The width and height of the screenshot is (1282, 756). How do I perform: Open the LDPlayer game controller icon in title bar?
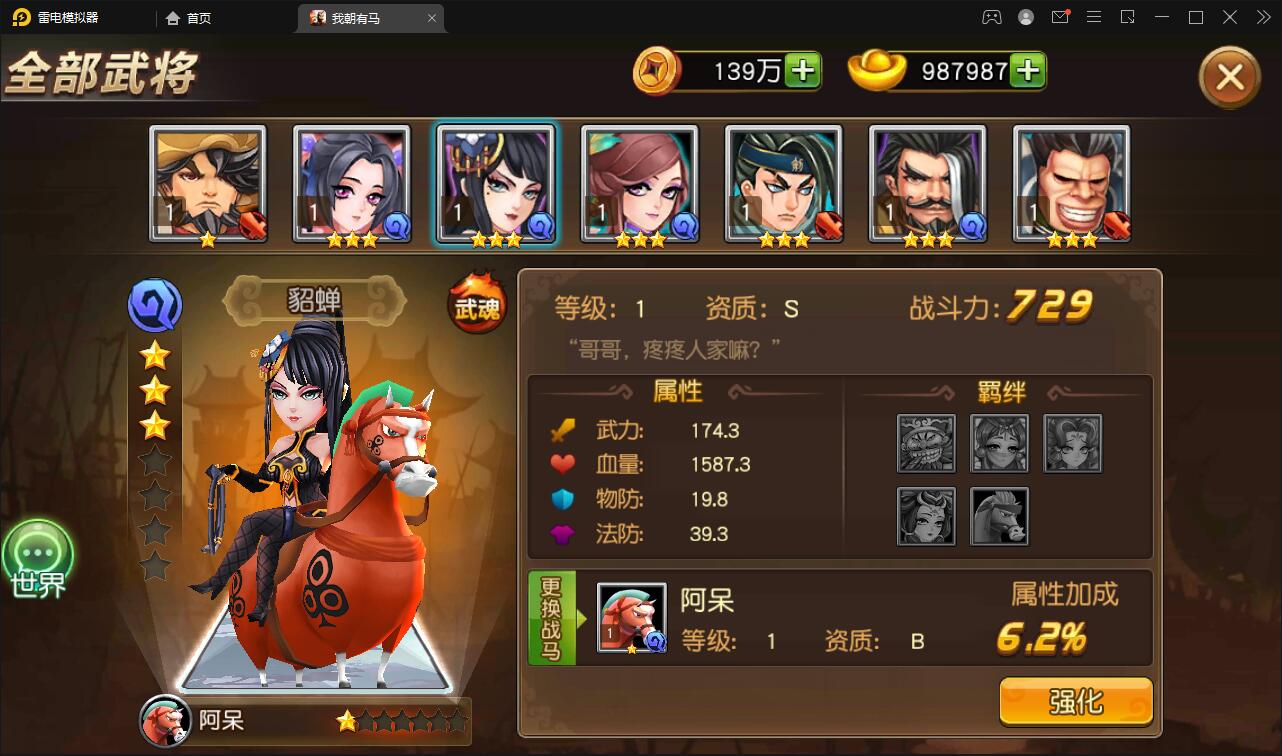(x=989, y=17)
